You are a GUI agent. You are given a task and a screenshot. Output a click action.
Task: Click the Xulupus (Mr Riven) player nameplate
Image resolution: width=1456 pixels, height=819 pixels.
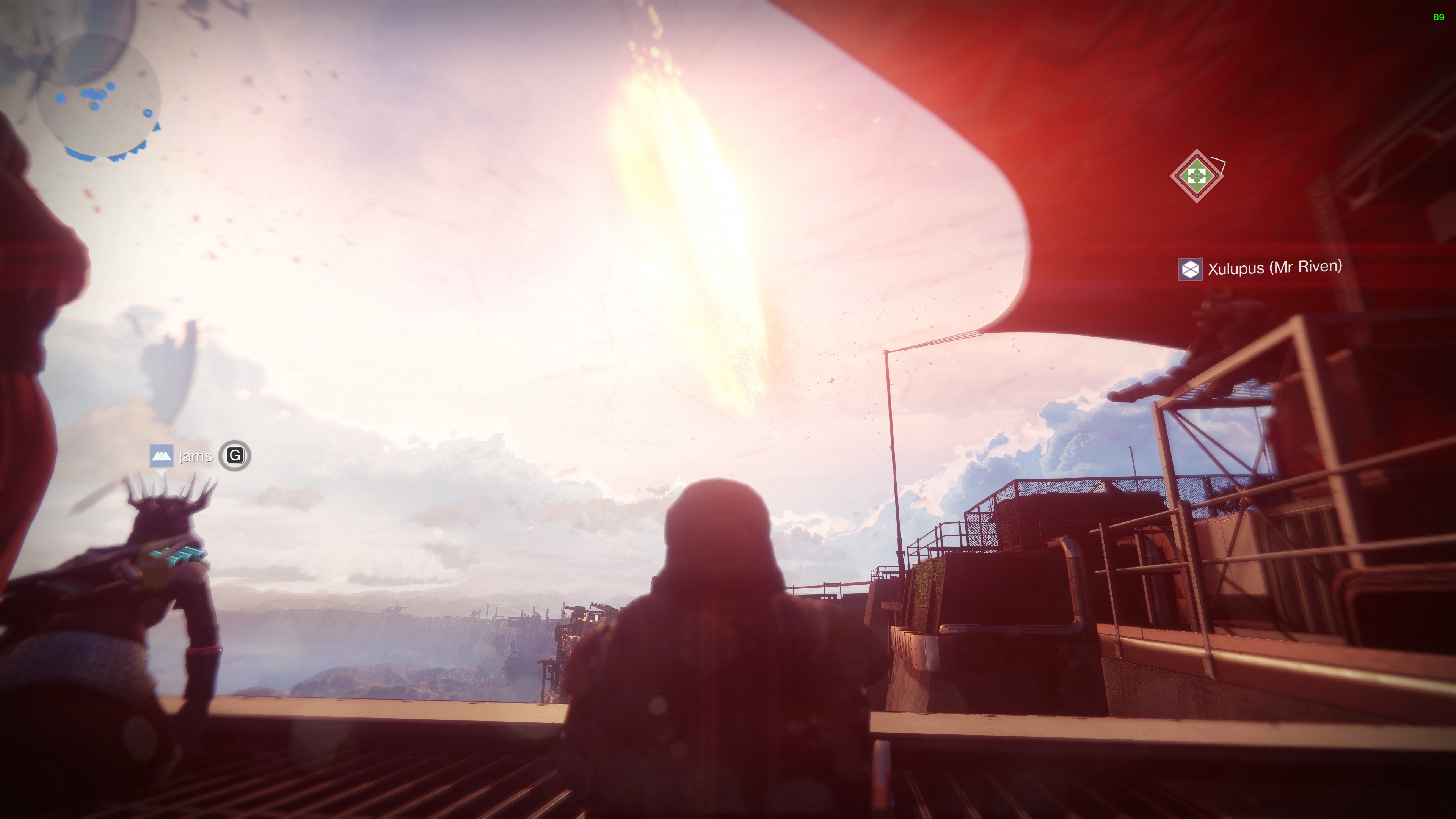coord(1260,268)
